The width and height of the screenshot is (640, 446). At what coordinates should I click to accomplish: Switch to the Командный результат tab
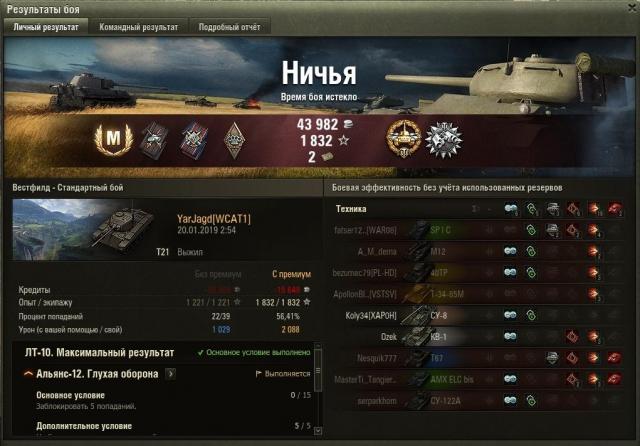tap(139, 27)
